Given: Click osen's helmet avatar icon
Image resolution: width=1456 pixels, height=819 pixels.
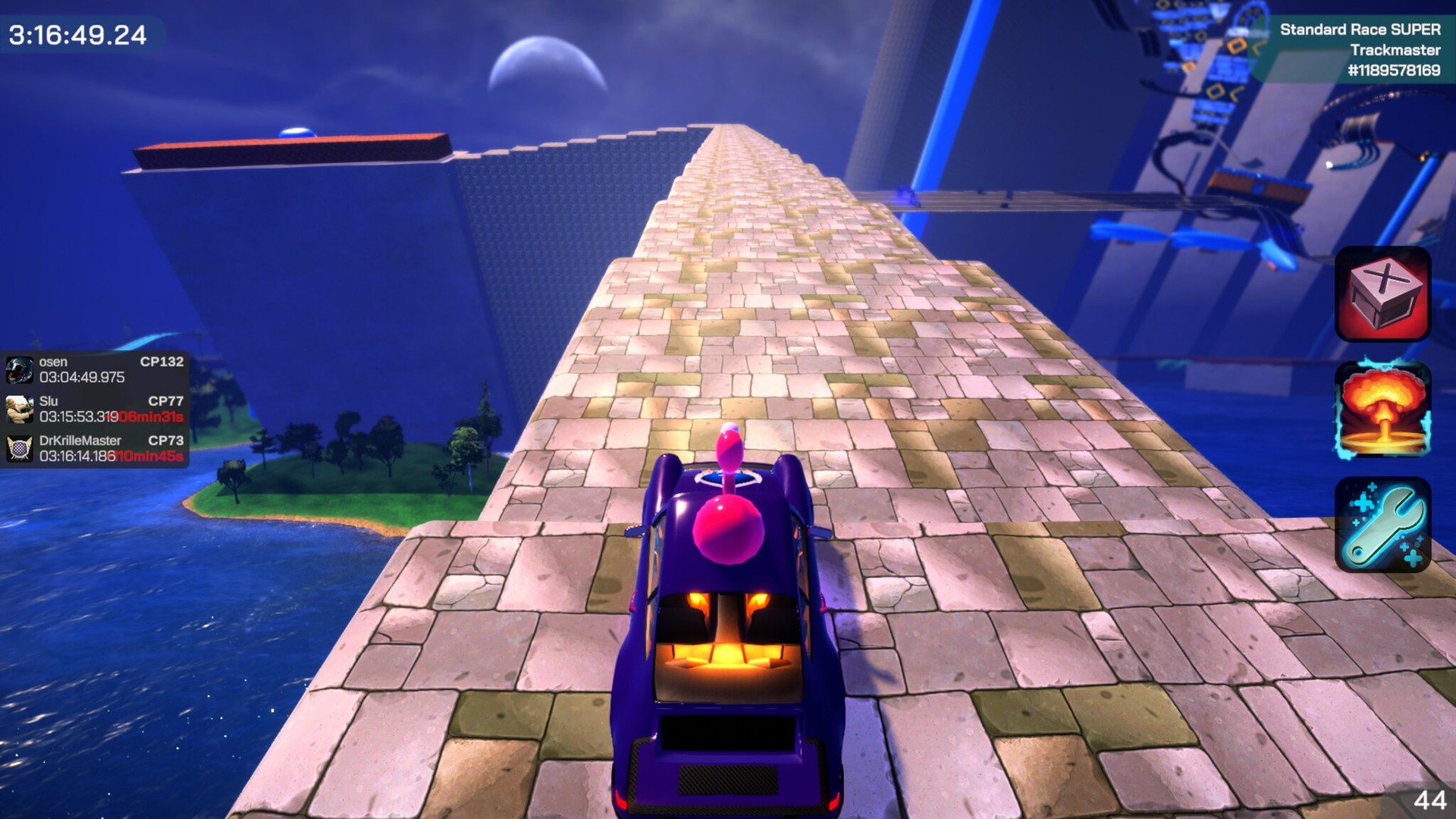Looking at the screenshot, I should 19,369.
